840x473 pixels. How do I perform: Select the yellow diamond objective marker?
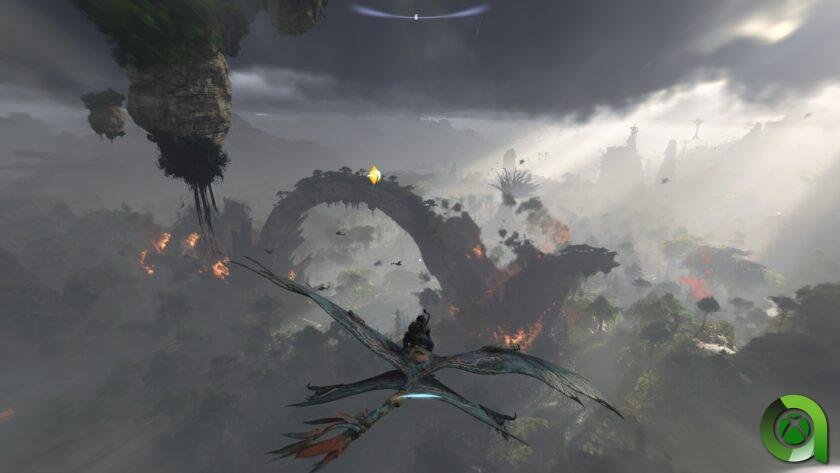click(x=374, y=175)
